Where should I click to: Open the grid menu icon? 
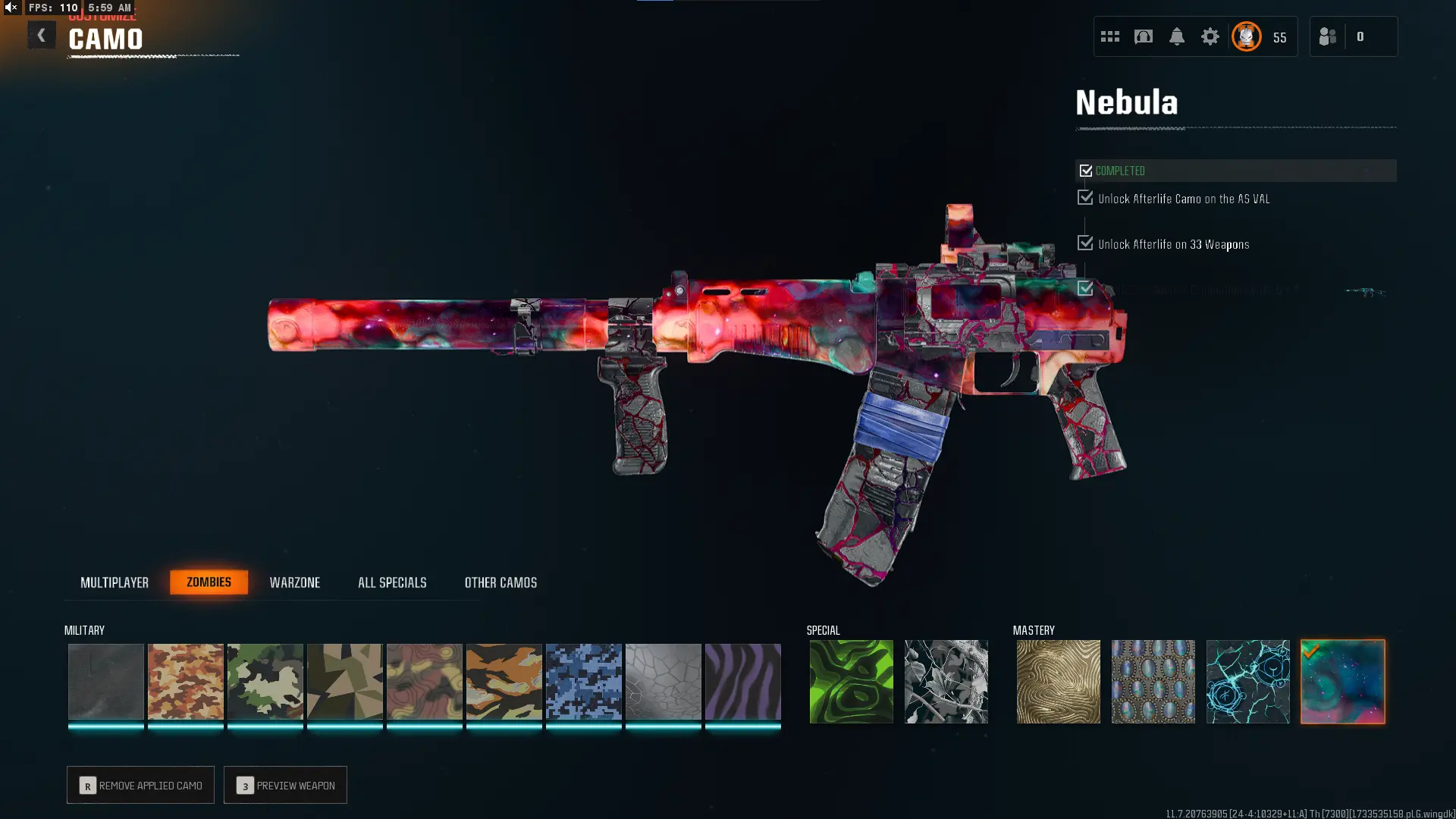pyautogui.click(x=1109, y=36)
